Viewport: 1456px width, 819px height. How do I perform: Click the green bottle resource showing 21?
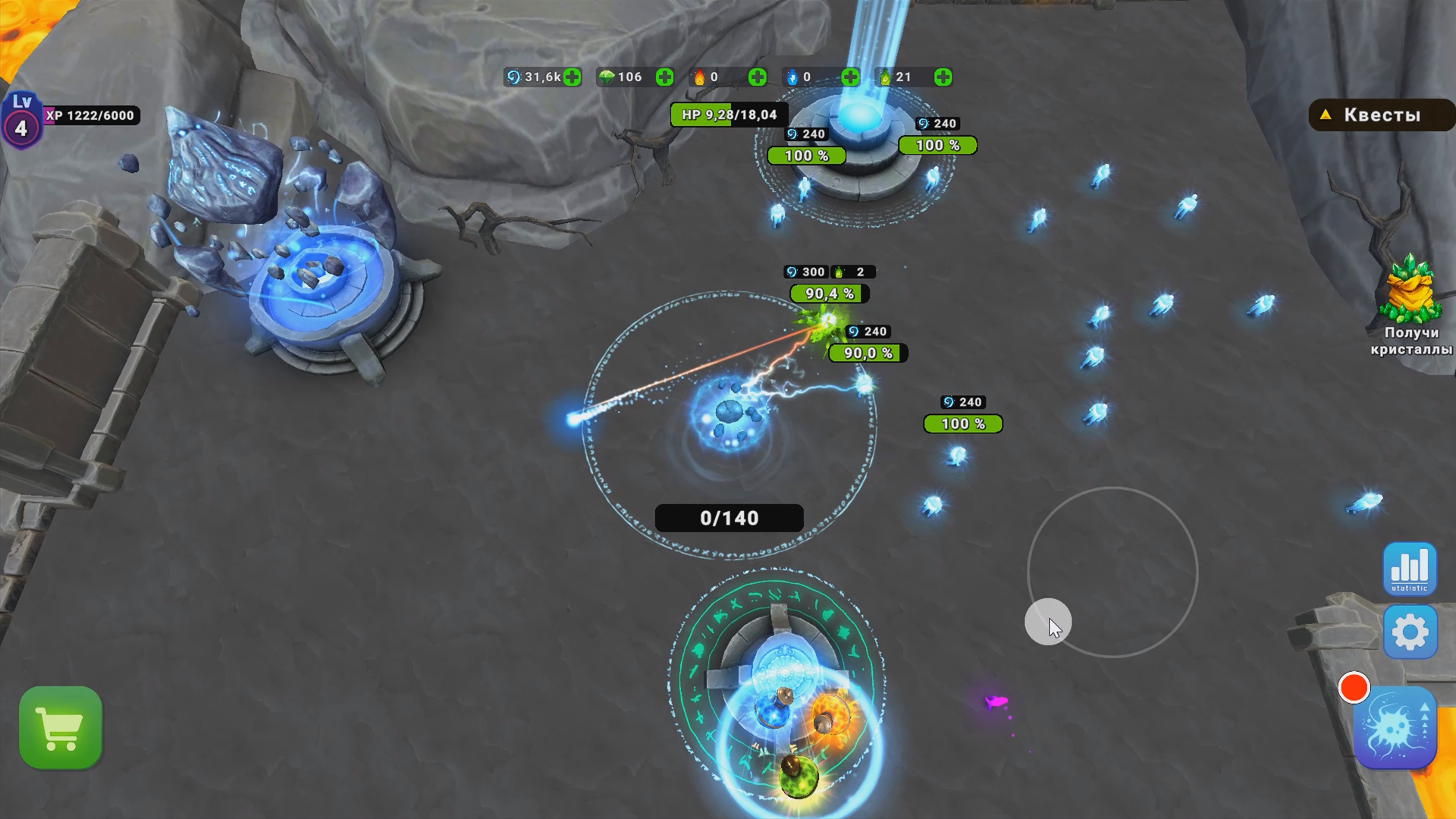coord(886,76)
